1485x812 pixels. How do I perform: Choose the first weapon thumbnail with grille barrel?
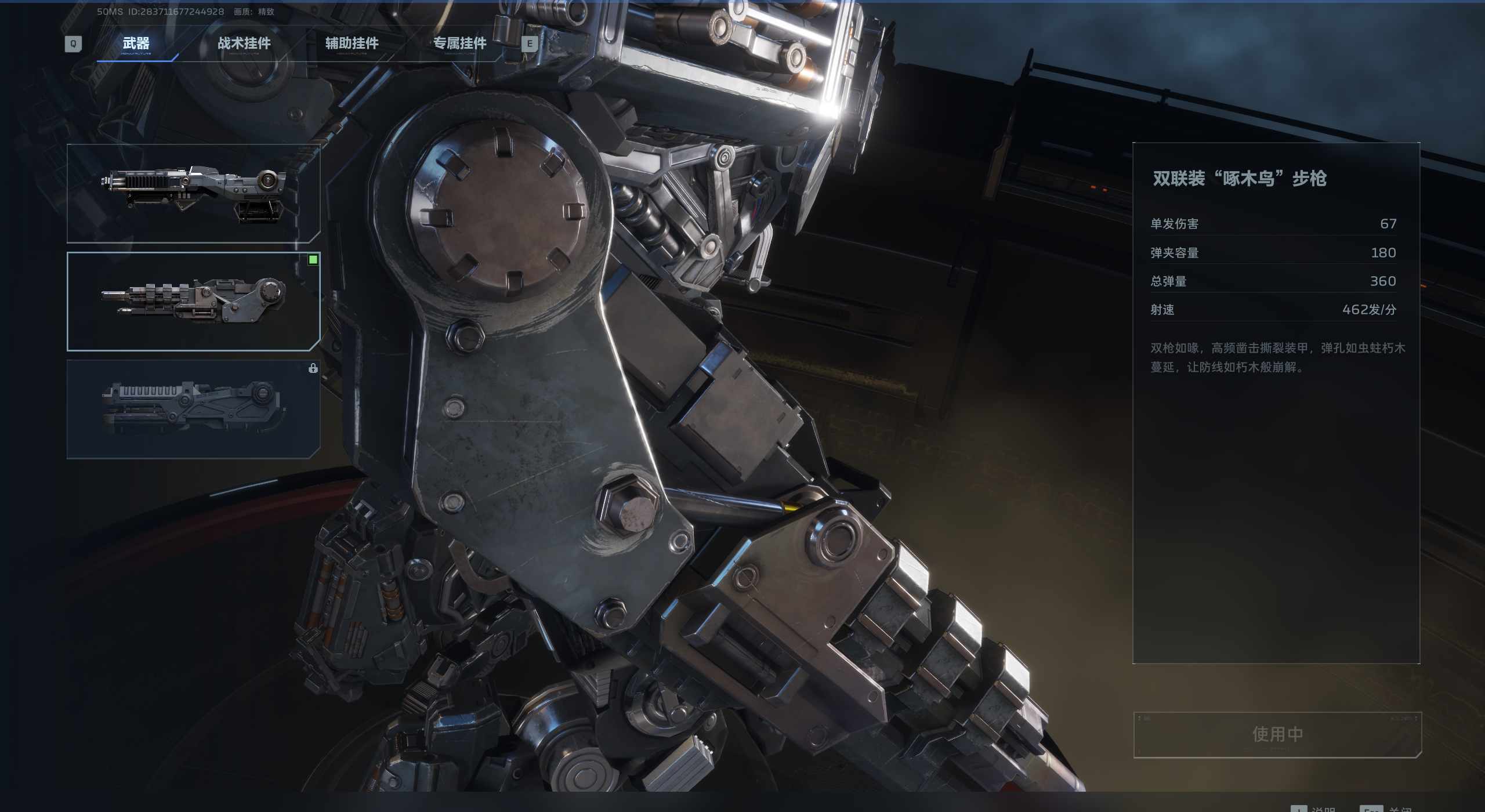pyautogui.click(x=193, y=193)
